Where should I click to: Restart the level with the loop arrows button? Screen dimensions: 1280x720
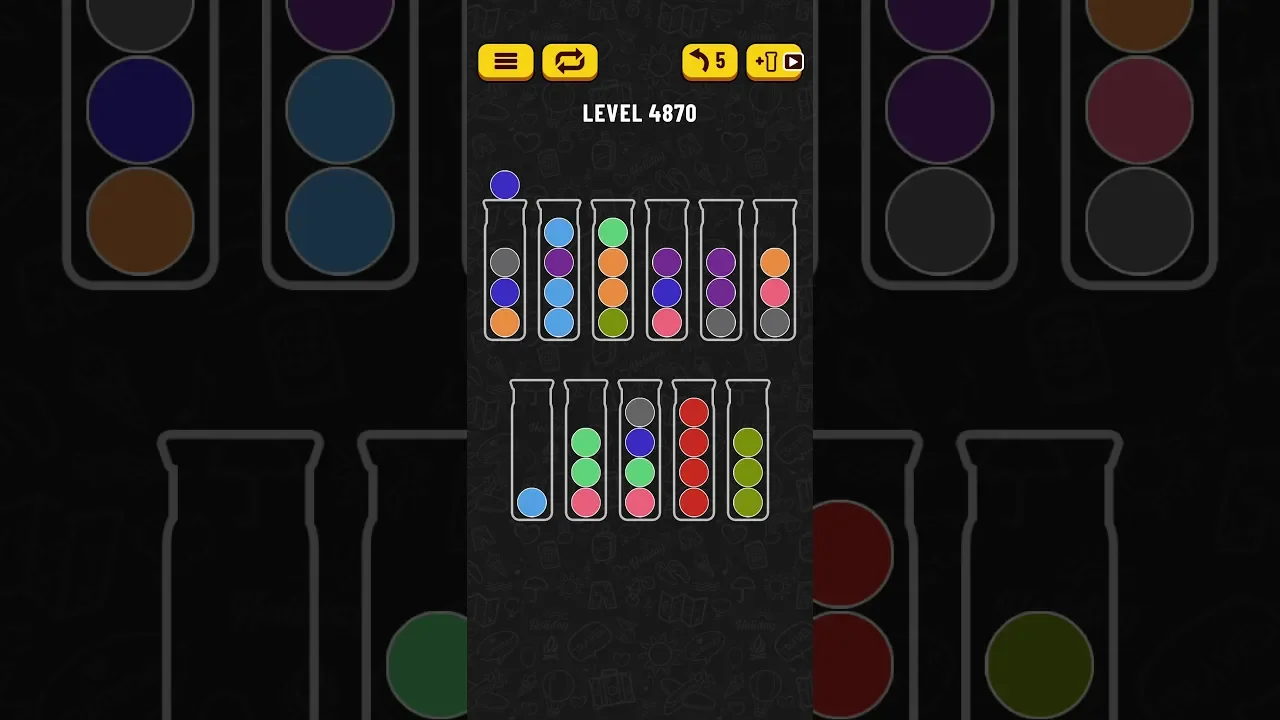tap(569, 62)
